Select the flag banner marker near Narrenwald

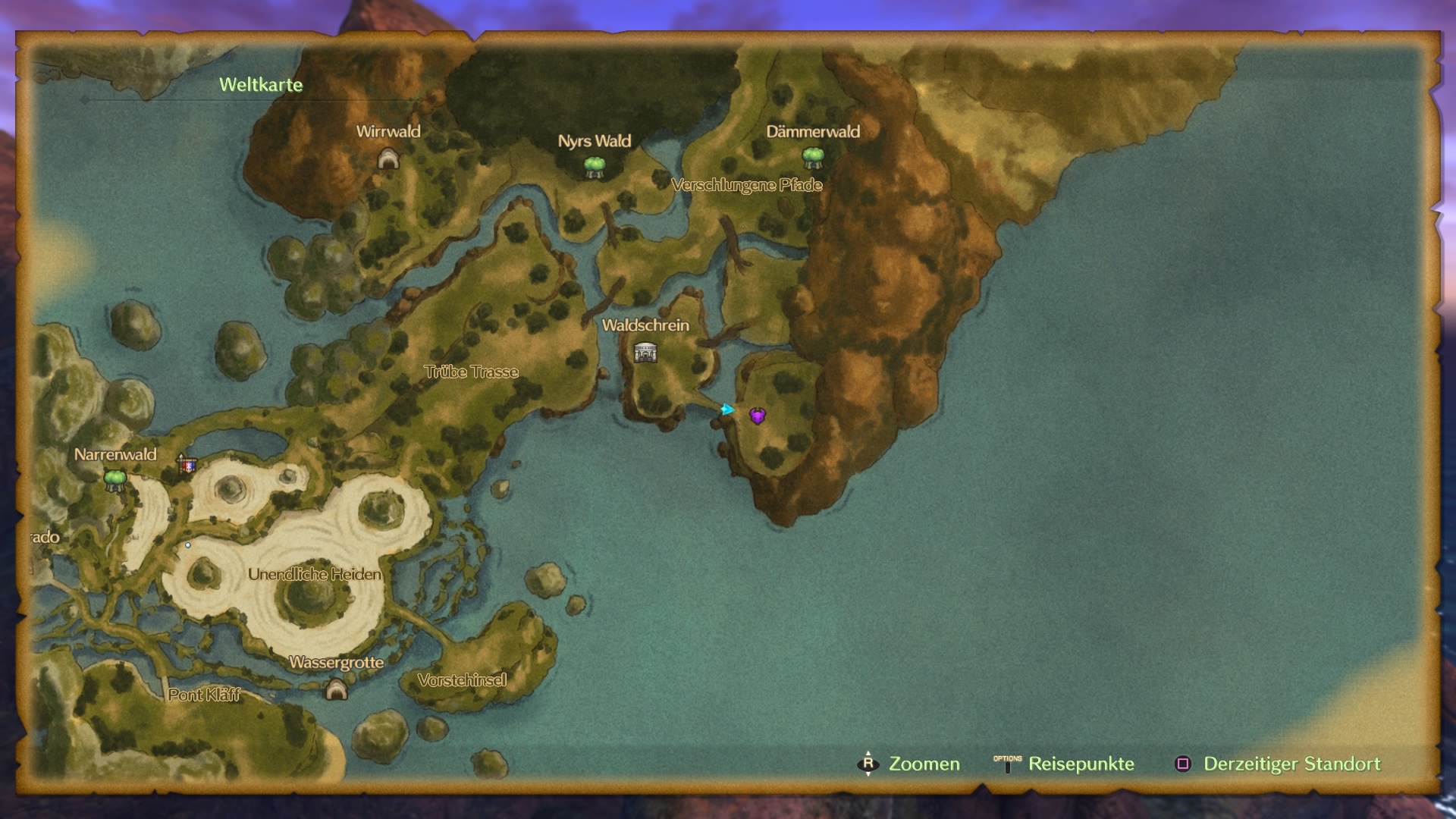coord(187,463)
